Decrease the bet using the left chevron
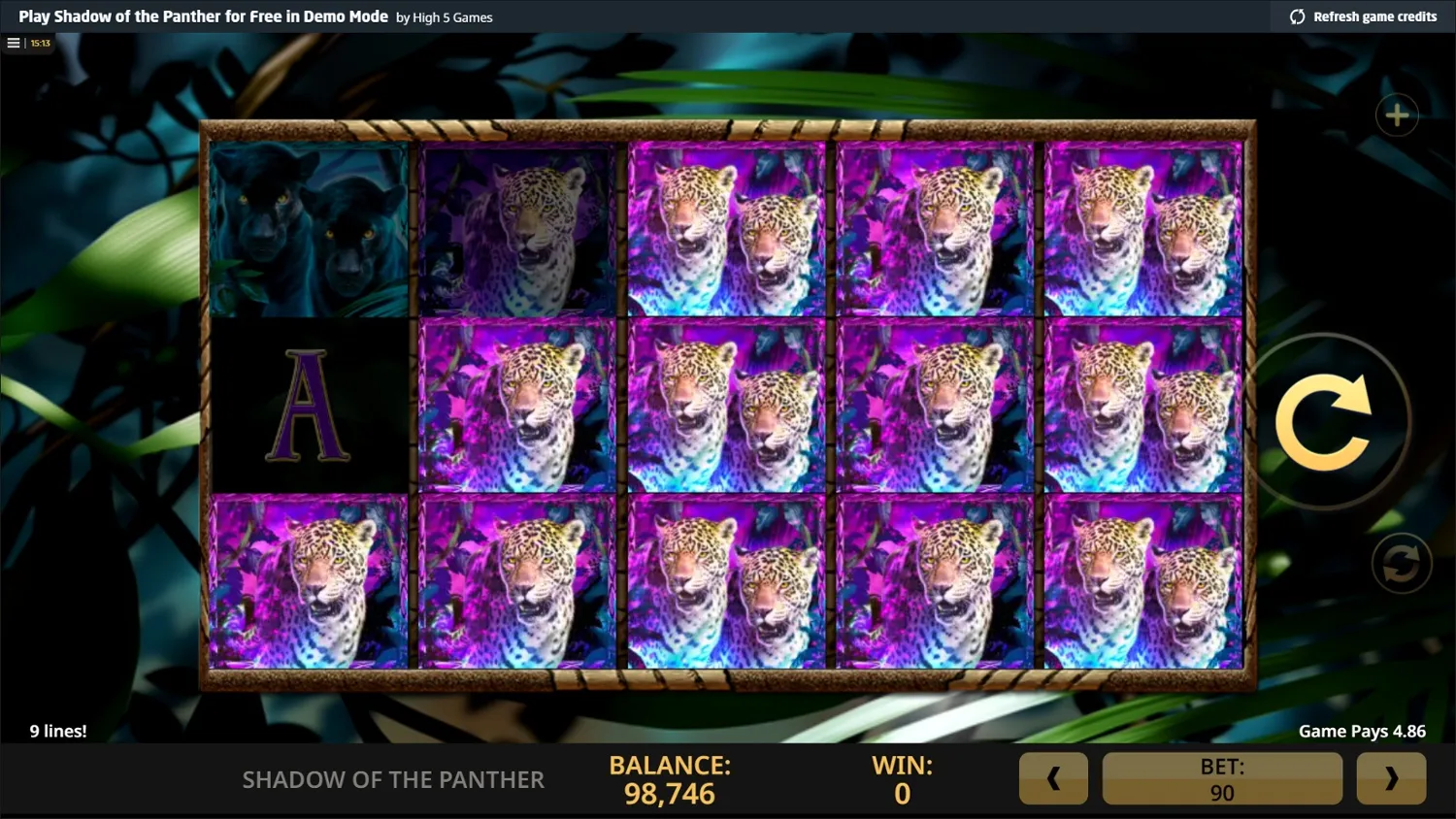Image resolution: width=1456 pixels, height=819 pixels. pyautogui.click(x=1054, y=777)
